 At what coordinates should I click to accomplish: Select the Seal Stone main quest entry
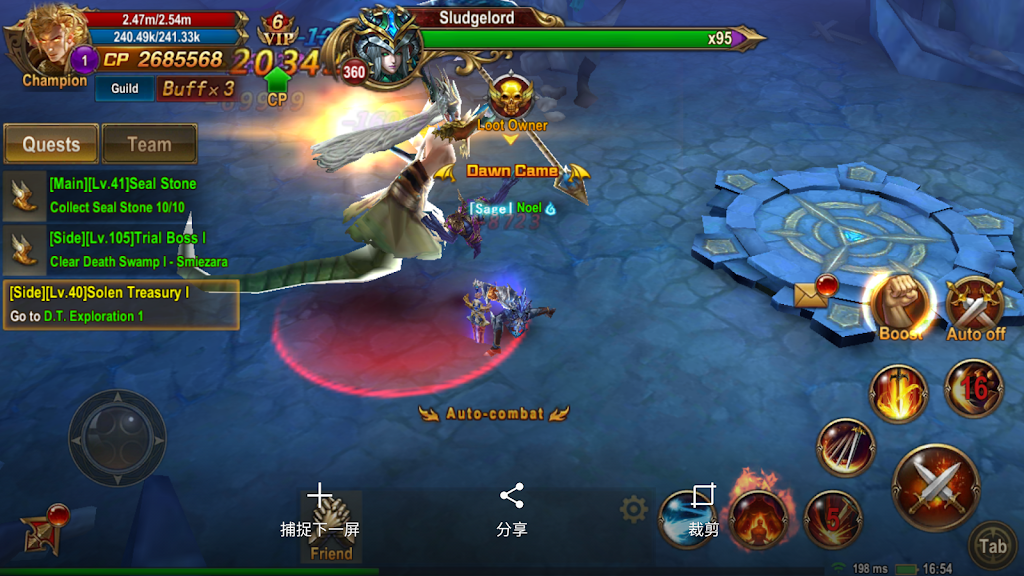(120, 195)
